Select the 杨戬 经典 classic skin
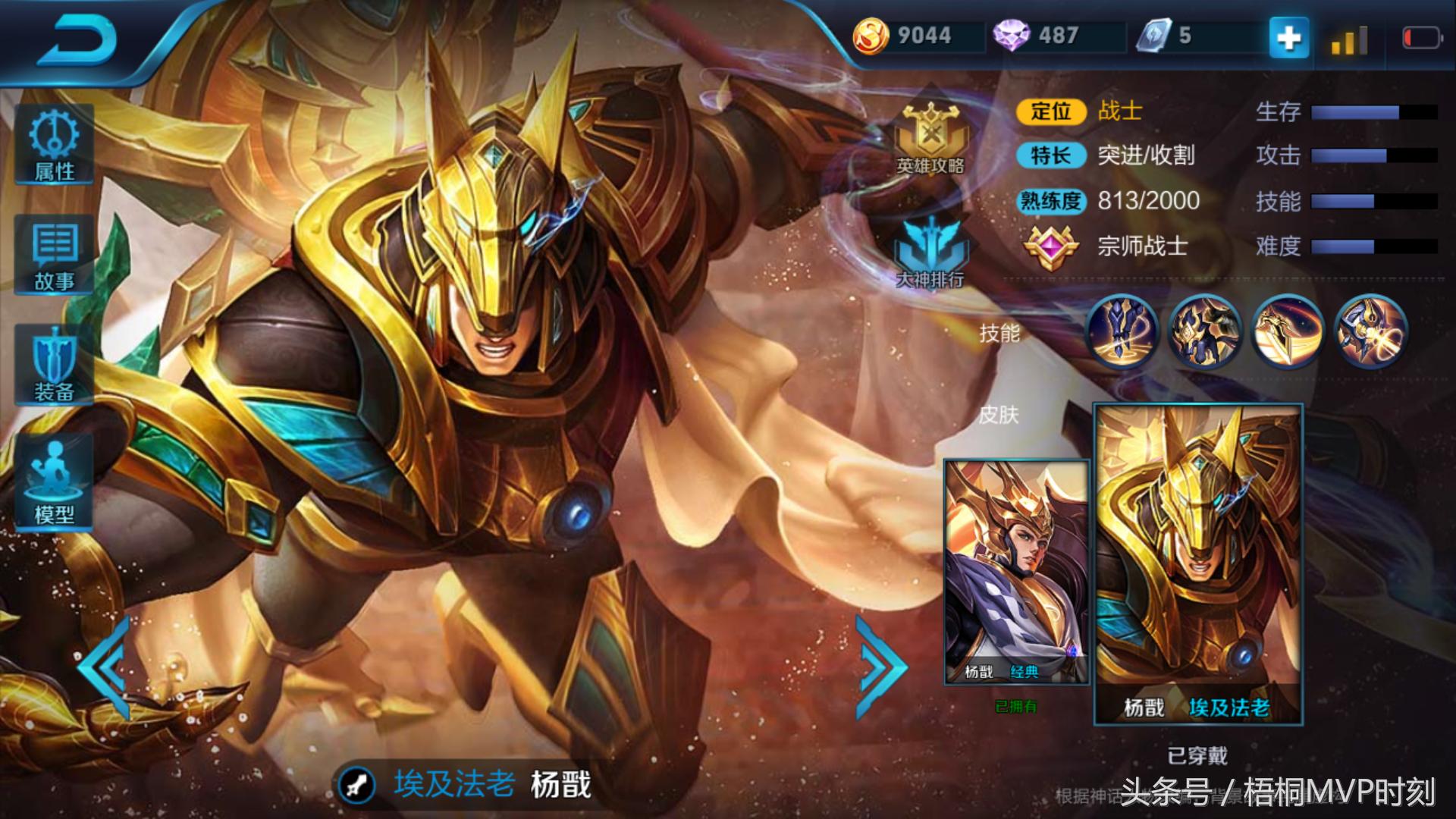This screenshot has height=819, width=1456. click(x=1016, y=572)
